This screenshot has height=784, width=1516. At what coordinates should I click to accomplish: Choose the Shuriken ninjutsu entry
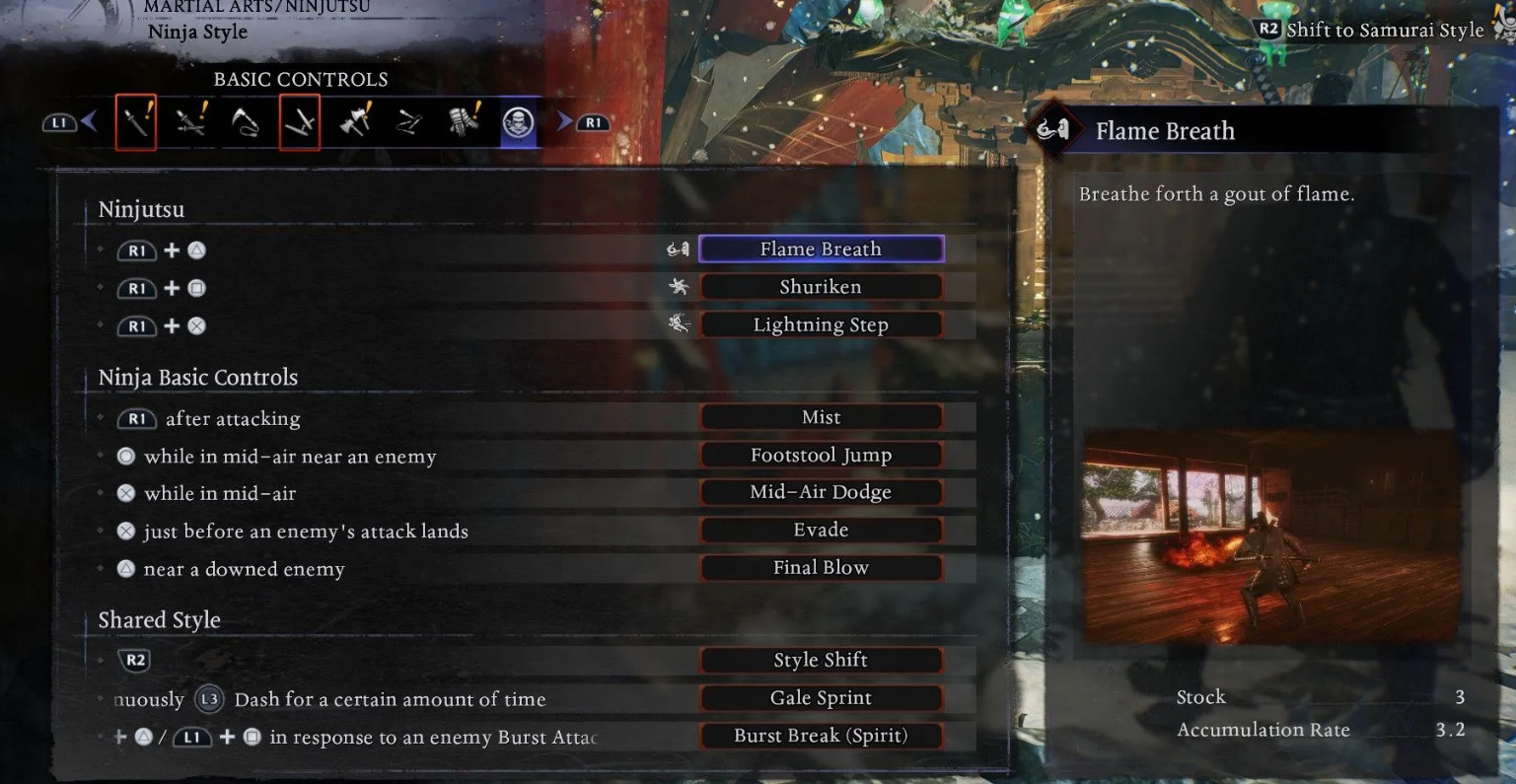click(821, 287)
